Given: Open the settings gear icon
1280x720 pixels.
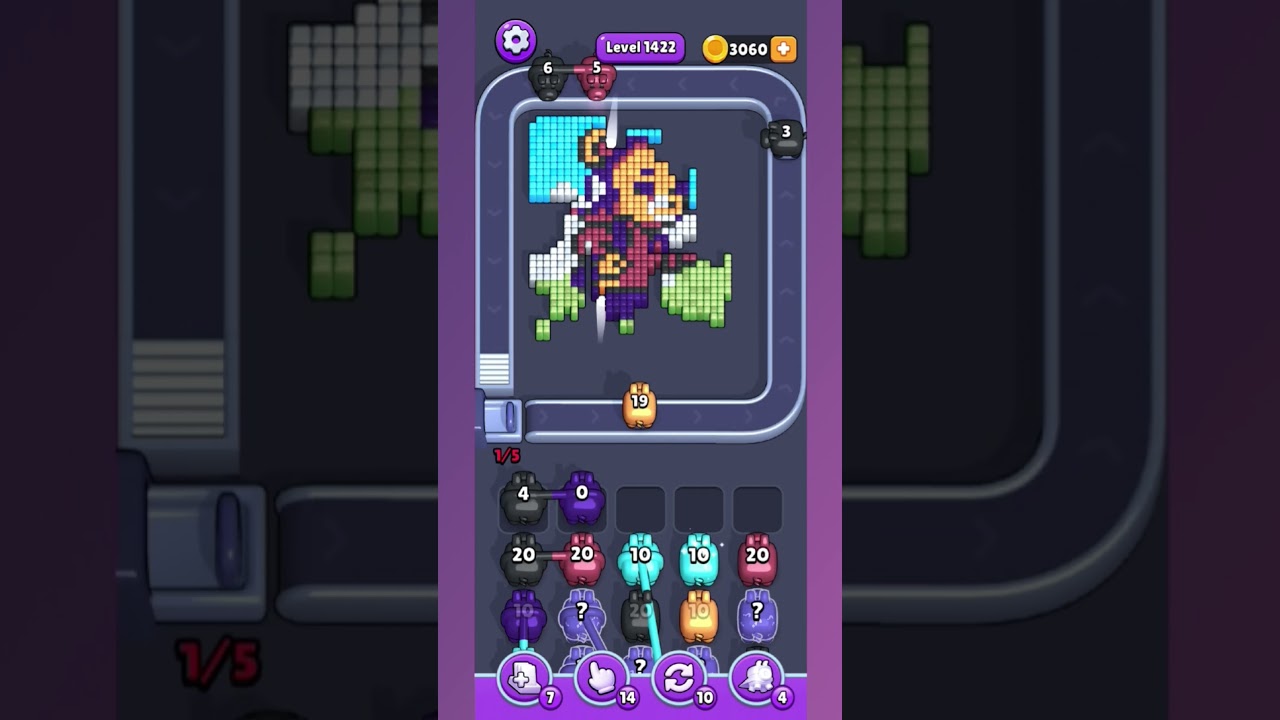Looking at the screenshot, I should (517, 42).
